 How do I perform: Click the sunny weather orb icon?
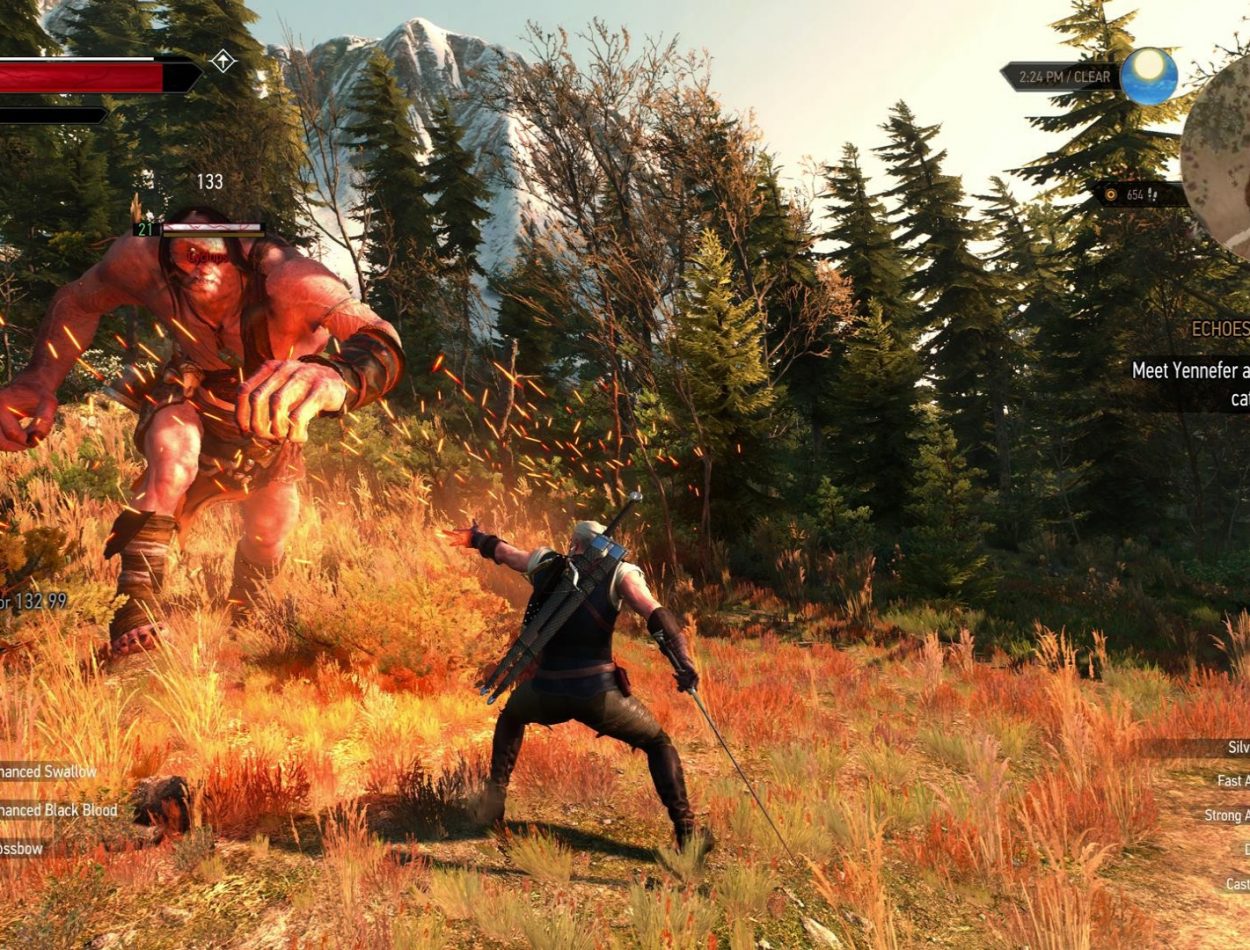point(1148,76)
